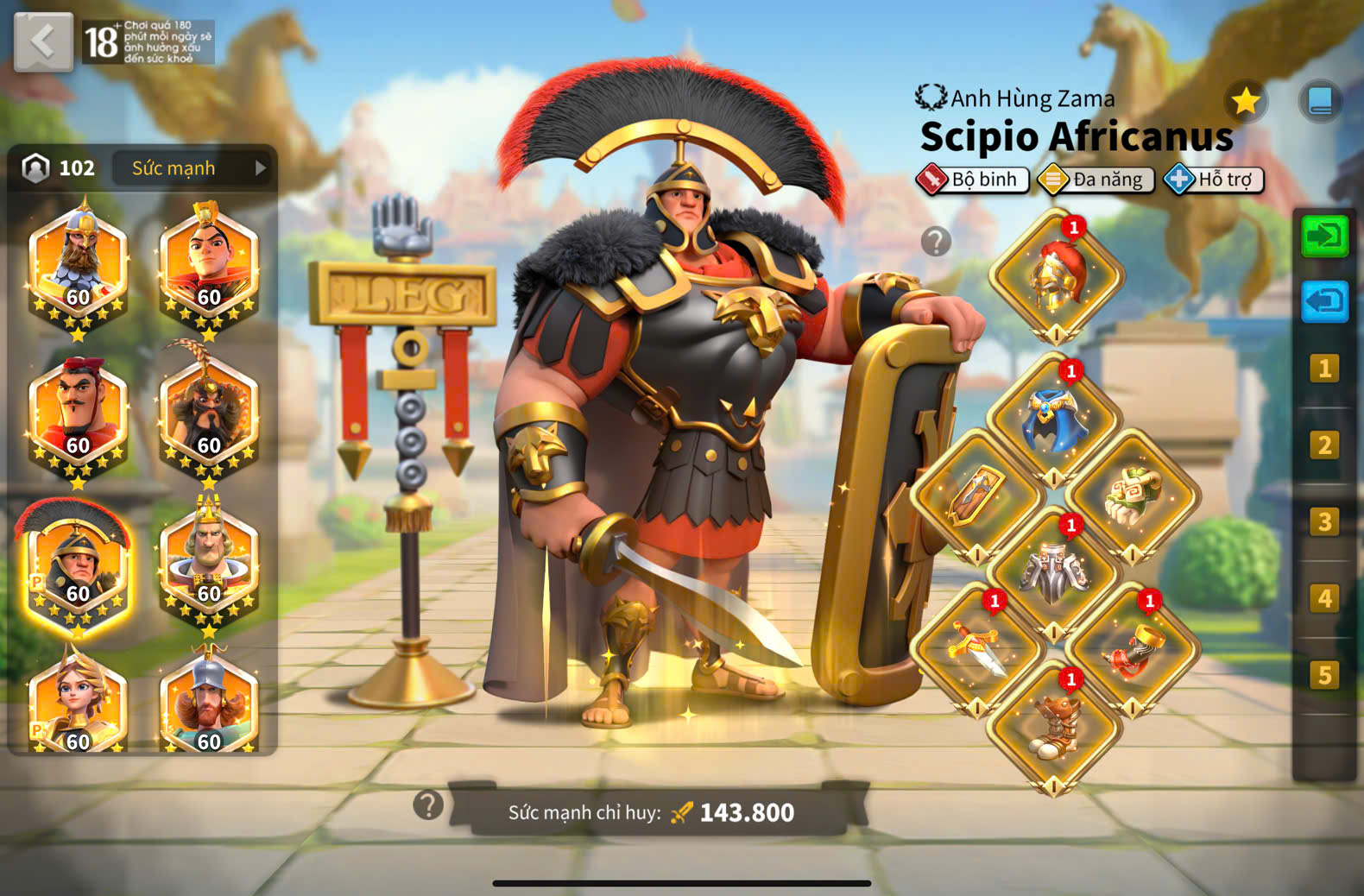
Task: Choose the crowned king commander portrait
Action: [208, 567]
